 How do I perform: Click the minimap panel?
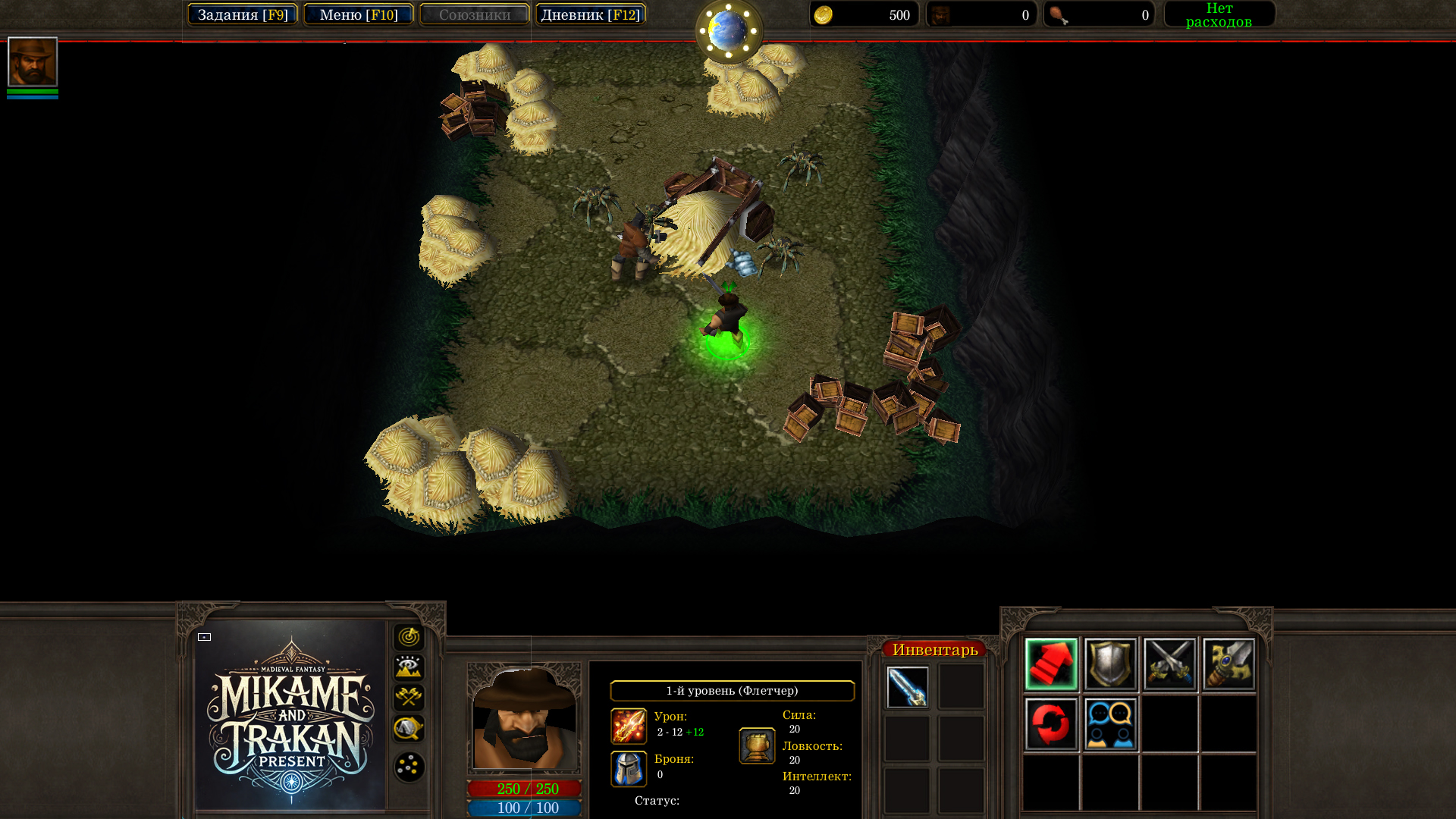291,715
